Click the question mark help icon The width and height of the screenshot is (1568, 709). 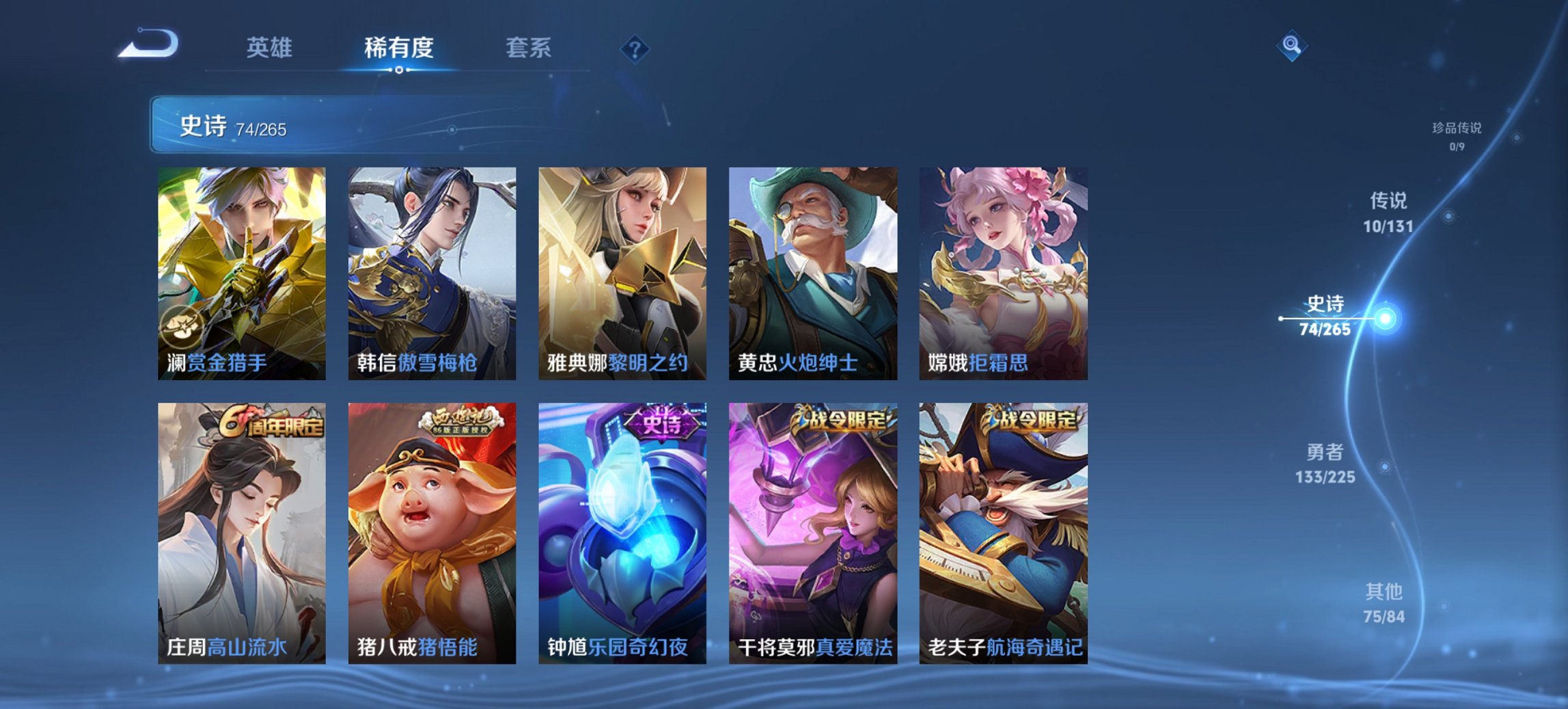[x=635, y=49]
